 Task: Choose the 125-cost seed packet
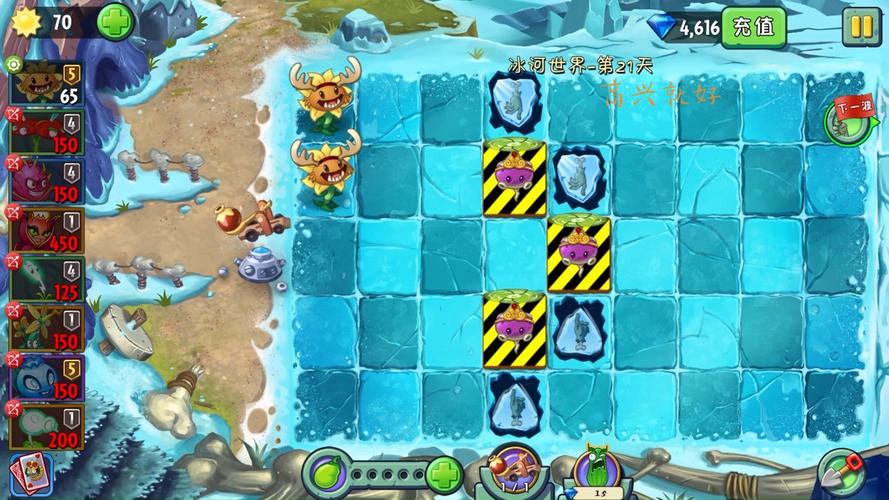click(47, 279)
